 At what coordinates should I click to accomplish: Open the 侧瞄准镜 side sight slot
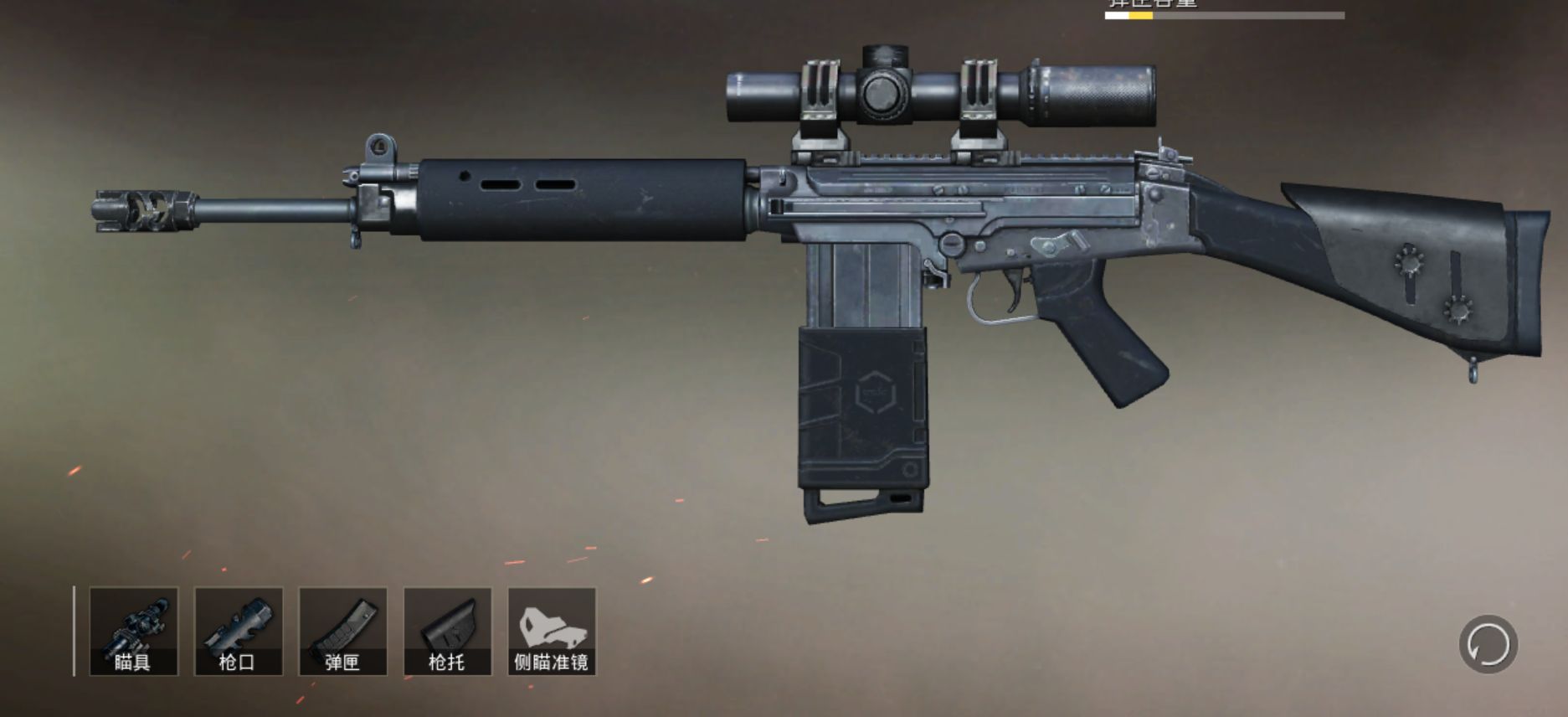(552, 632)
